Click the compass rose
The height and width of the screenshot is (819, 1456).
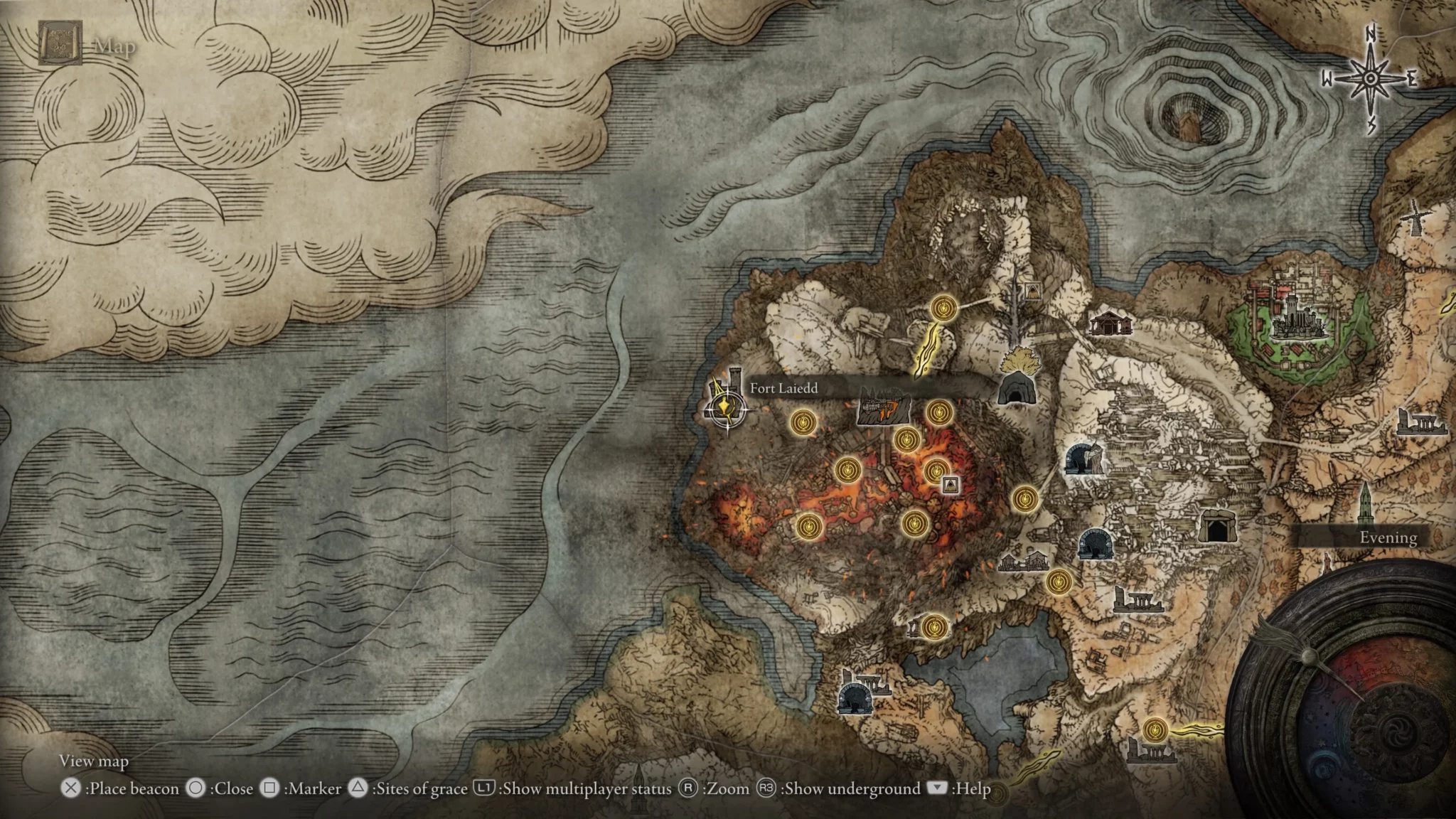pos(1369,79)
